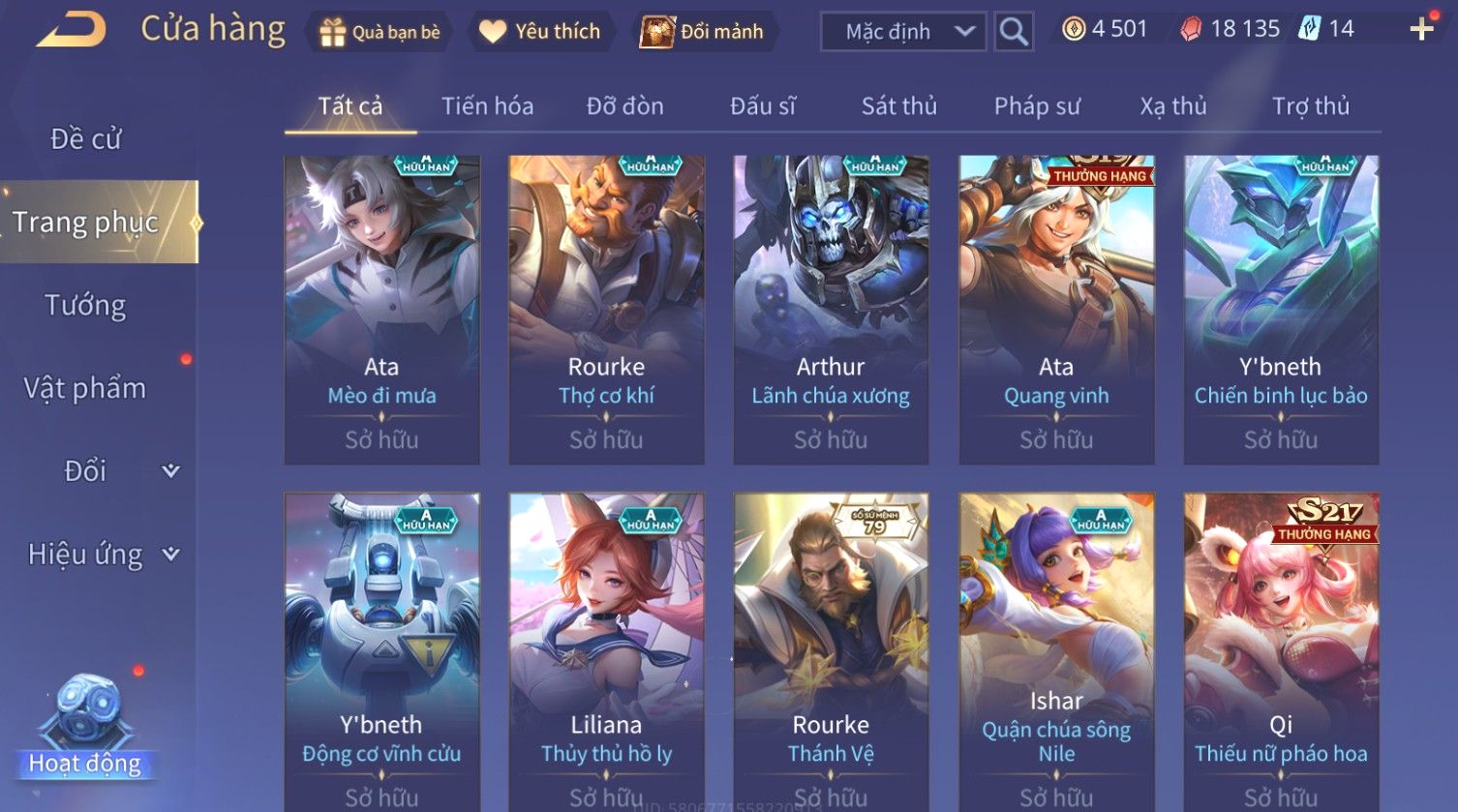Select the Arthur Lãnh chúa xương skin card
This screenshot has height=812, width=1458.
(831, 310)
